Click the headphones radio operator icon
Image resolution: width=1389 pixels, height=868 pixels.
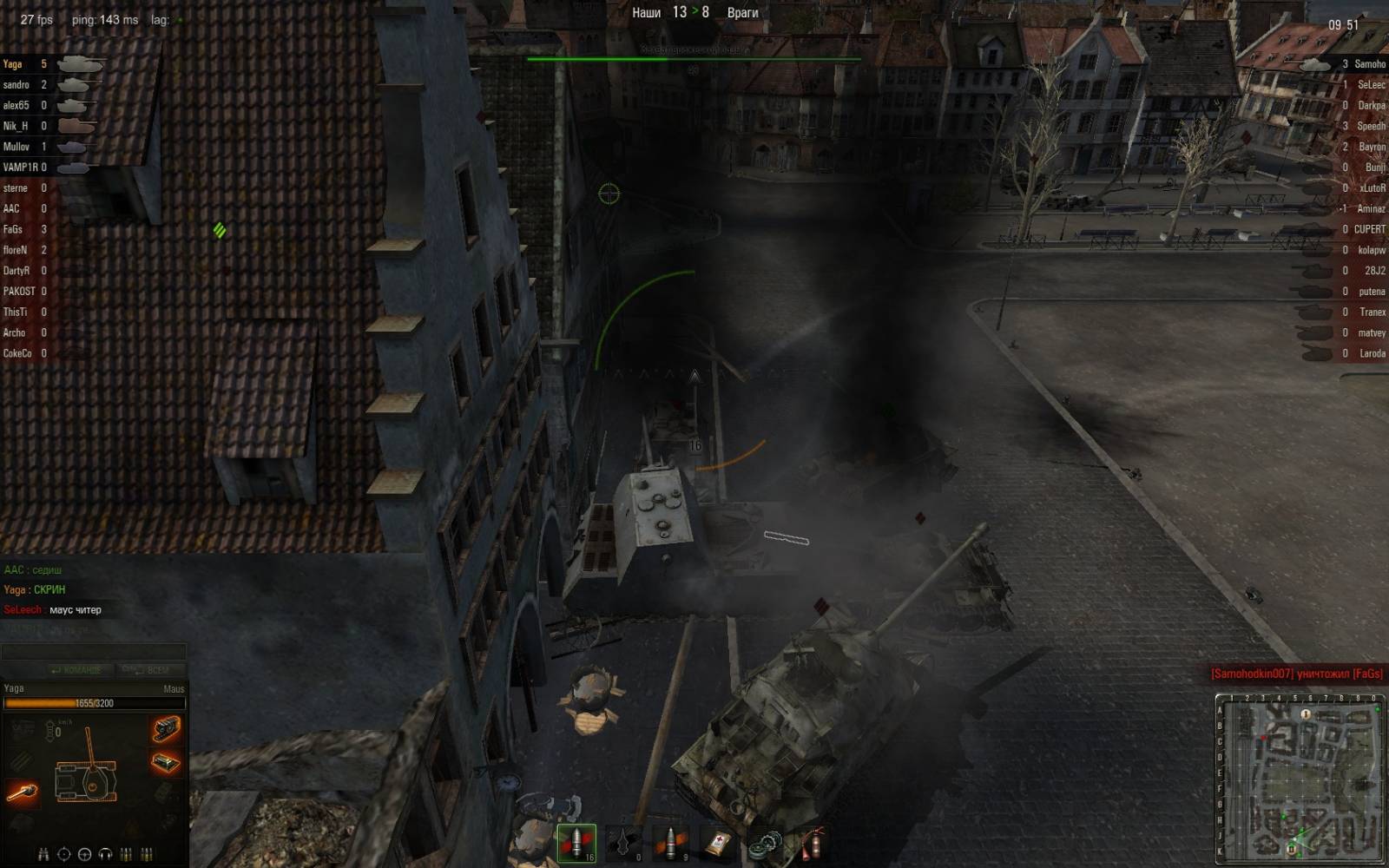click(105, 854)
